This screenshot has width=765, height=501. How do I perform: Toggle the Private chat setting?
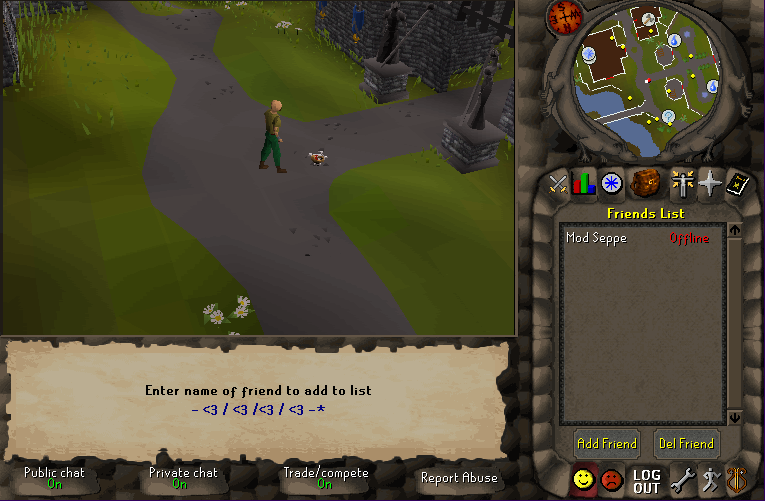pyautogui.click(x=181, y=478)
